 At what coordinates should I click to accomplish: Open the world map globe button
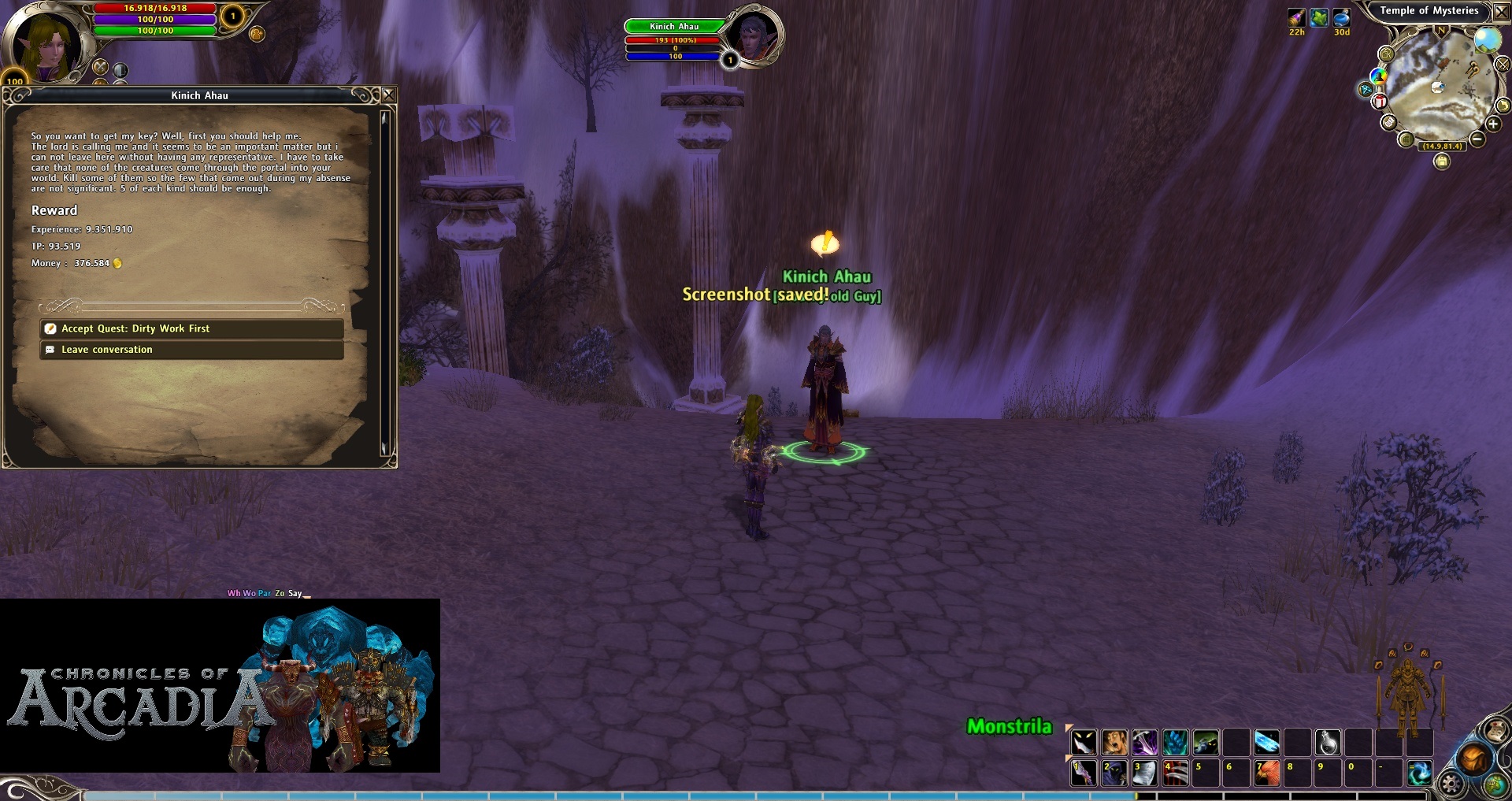tap(1495, 784)
